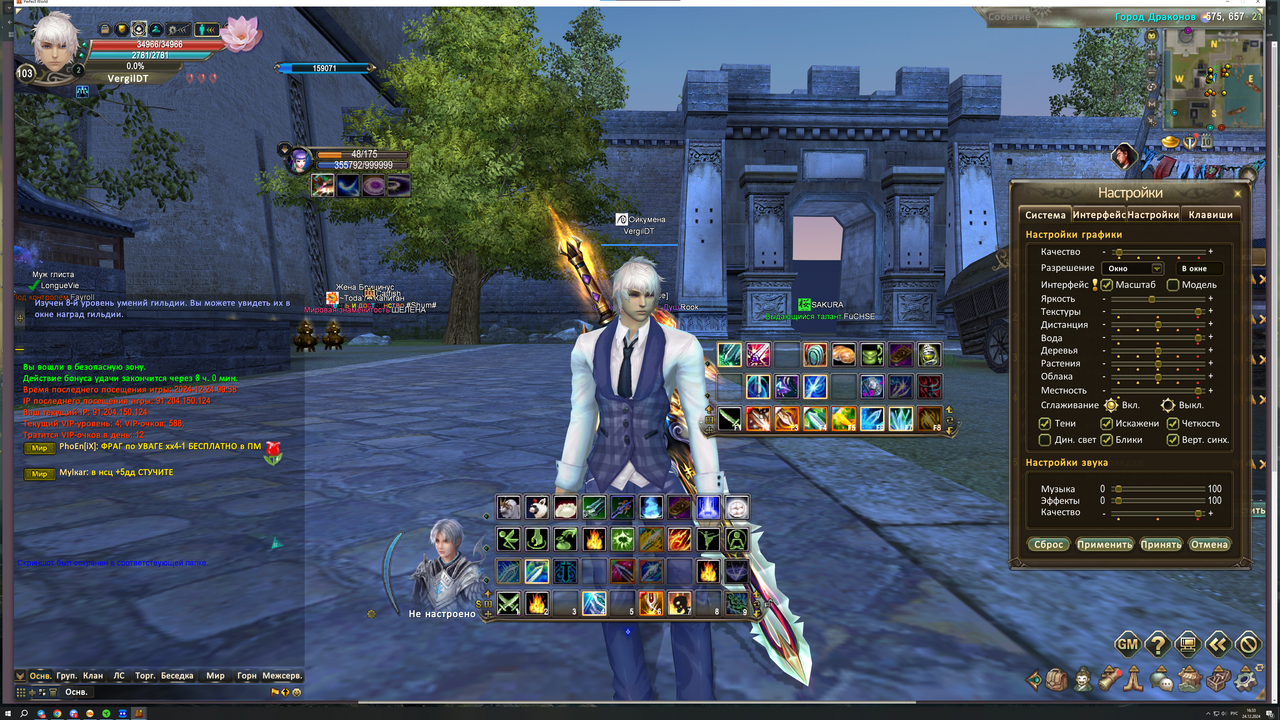Viewport: 1280px width, 720px height.
Task: Open the Разрешение resolution dropdown
Action: tap(1157, 268)
